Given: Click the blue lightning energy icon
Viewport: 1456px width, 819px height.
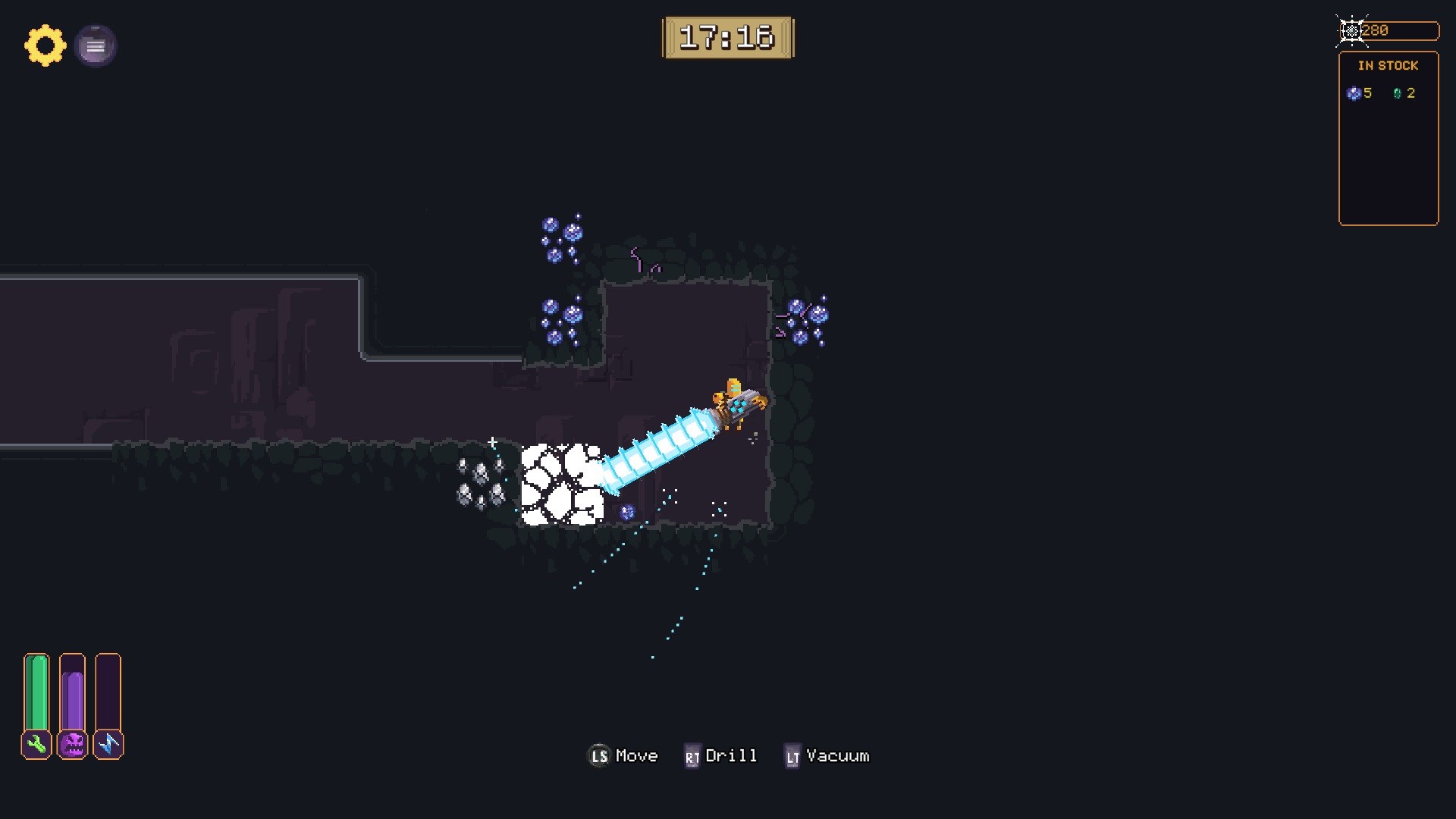Looking at the screenshot, I should pyautogui.click(x=108, y=745).
